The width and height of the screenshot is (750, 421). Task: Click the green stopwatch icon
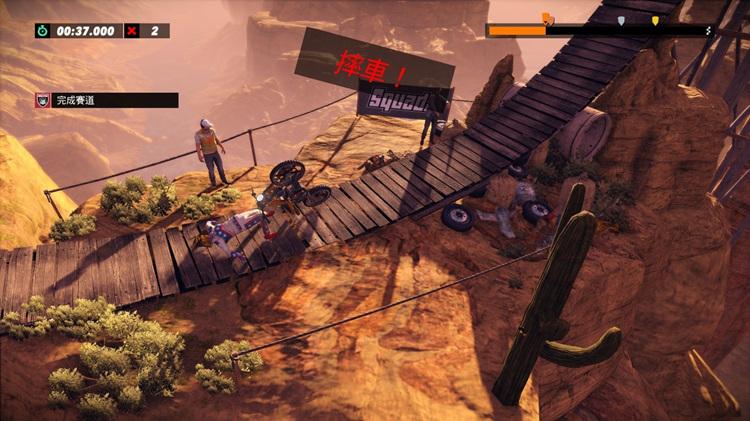42,31
